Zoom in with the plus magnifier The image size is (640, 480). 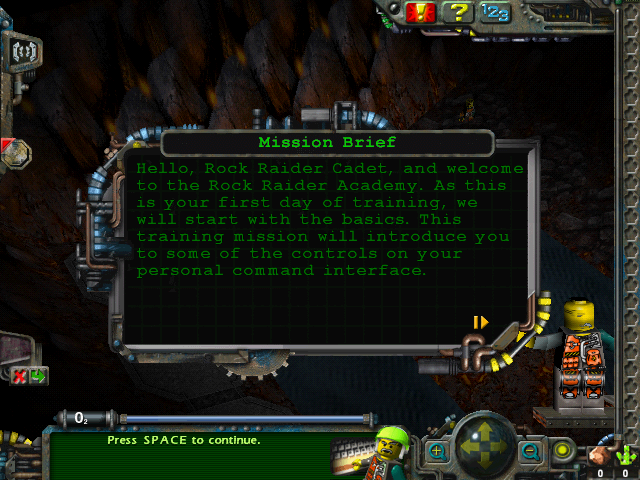[436, 452]
